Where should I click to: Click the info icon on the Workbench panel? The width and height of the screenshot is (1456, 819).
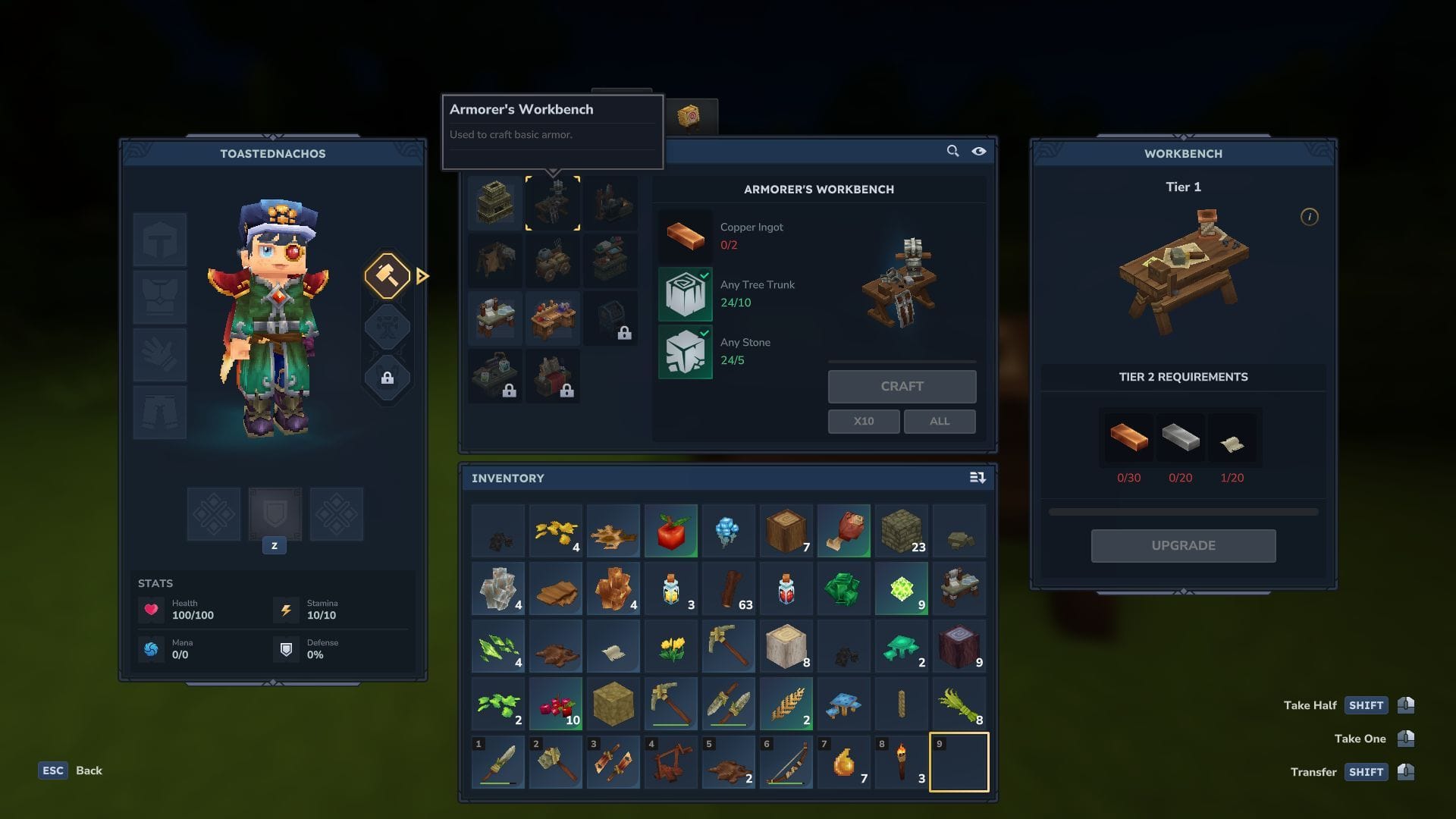point(1310,218)
